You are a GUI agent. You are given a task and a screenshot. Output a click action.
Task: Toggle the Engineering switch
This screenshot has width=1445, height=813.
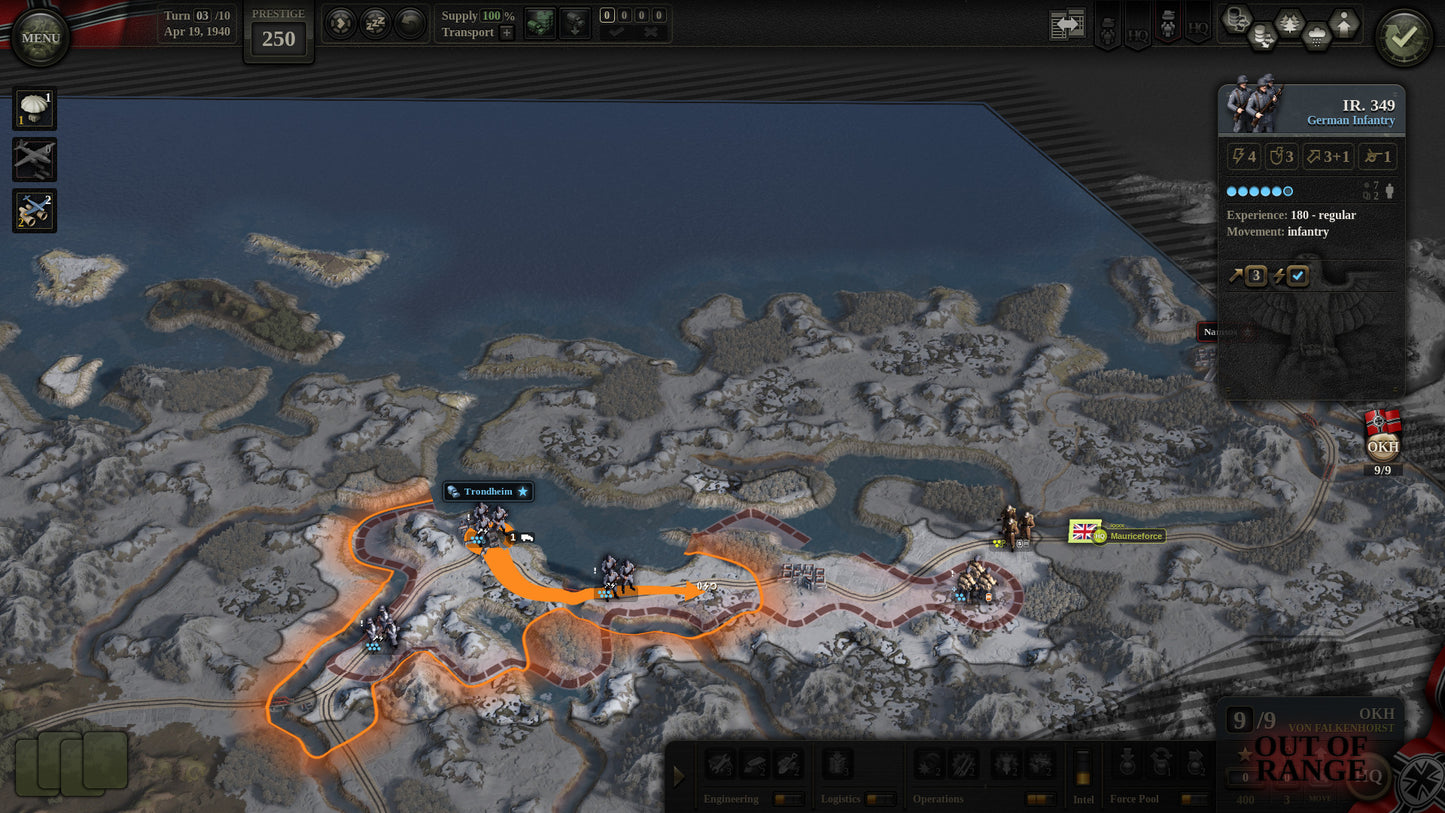click(789, 799)
